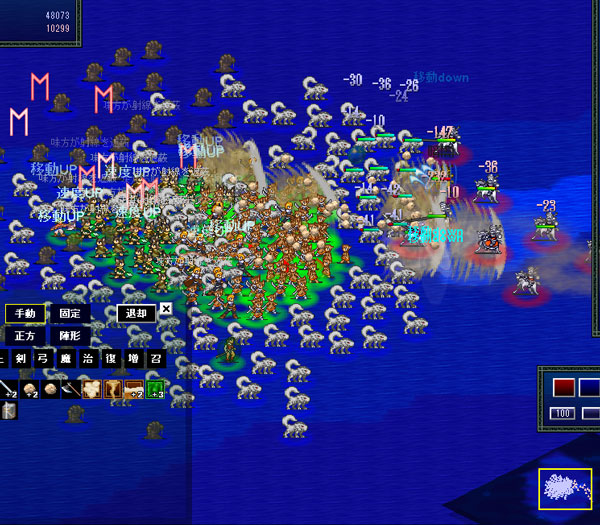The height and width of the screenshot is (525, 600).
Task: Select the 復 category button
Action: click(110, 360)
